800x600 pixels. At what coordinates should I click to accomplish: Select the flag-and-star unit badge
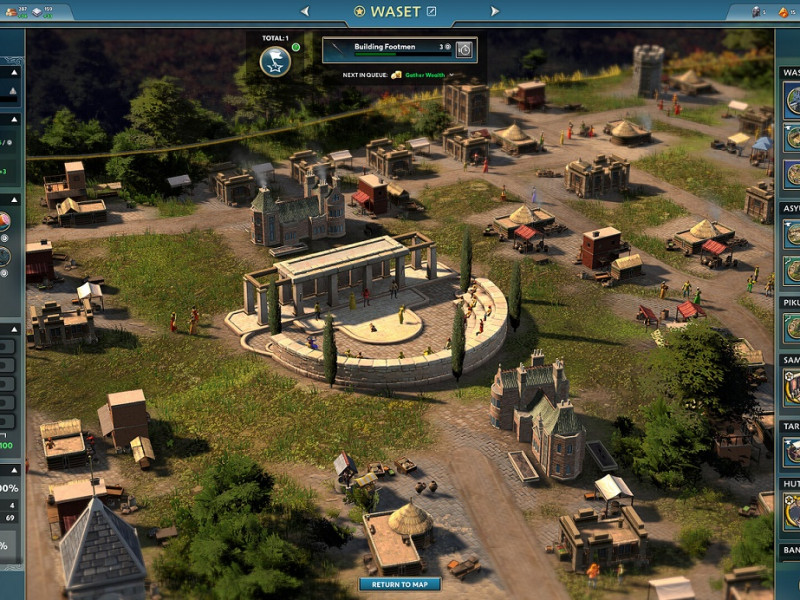pyautogui.click(x=275, y=61)
